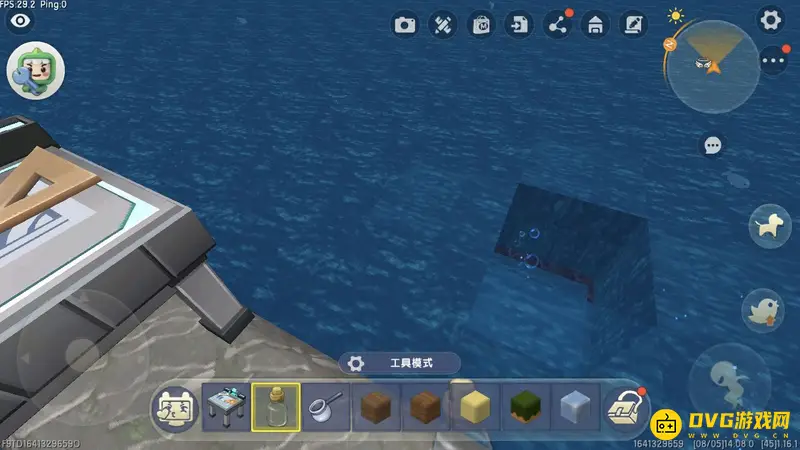Tap the dog pet button
The height and width of the screenshot is (450, 800).
point(768,225)
